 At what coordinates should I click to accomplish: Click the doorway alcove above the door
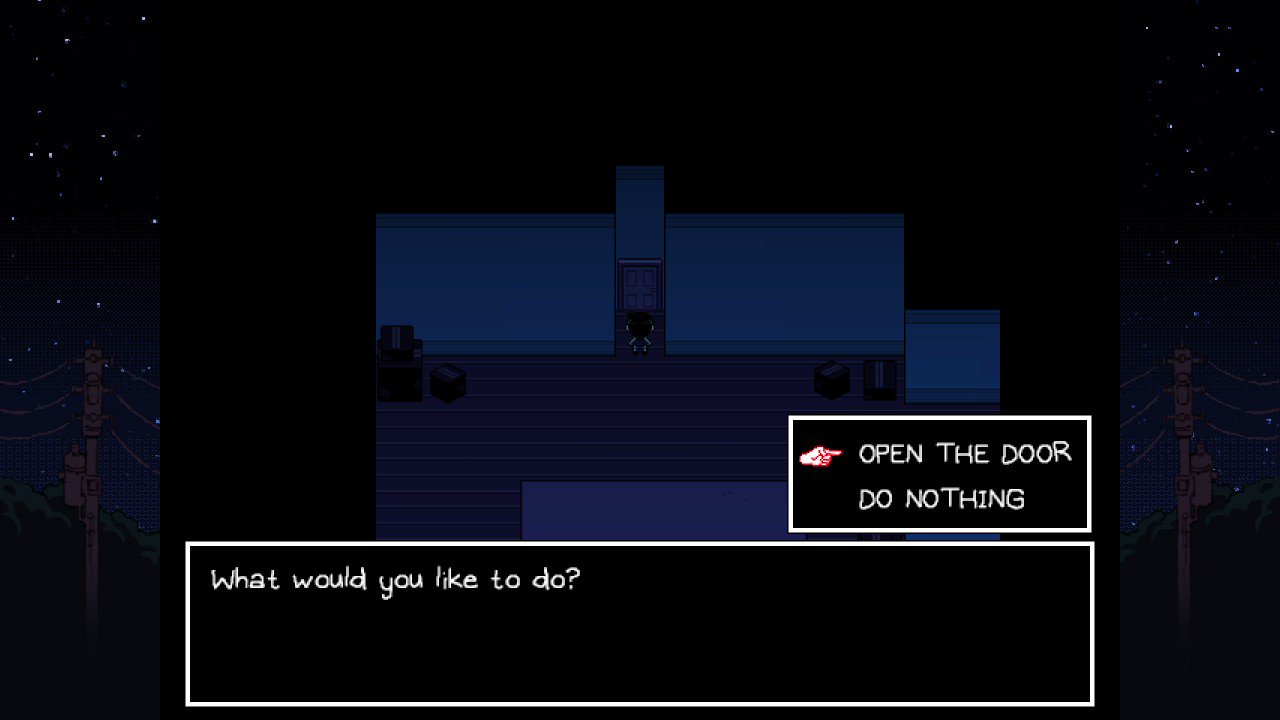pos(640,200)
